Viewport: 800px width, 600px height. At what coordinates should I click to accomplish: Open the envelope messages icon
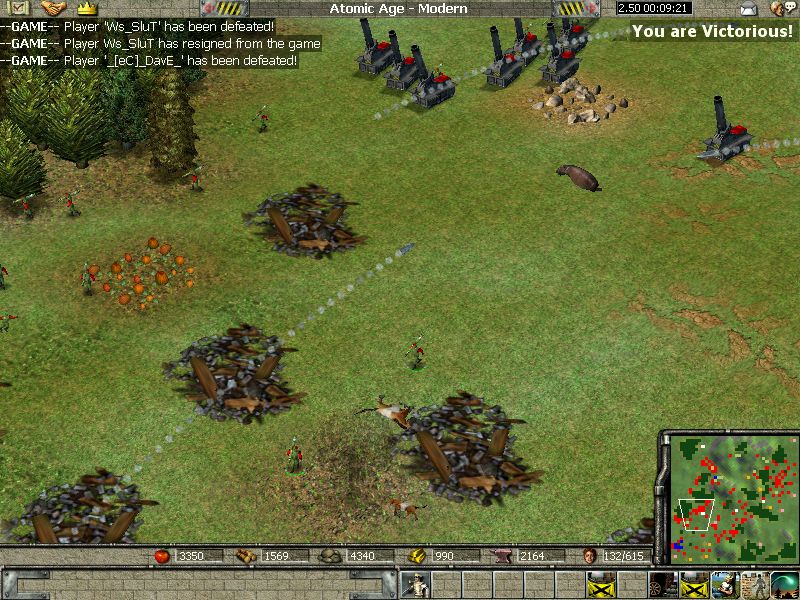[x=748, y=9]
